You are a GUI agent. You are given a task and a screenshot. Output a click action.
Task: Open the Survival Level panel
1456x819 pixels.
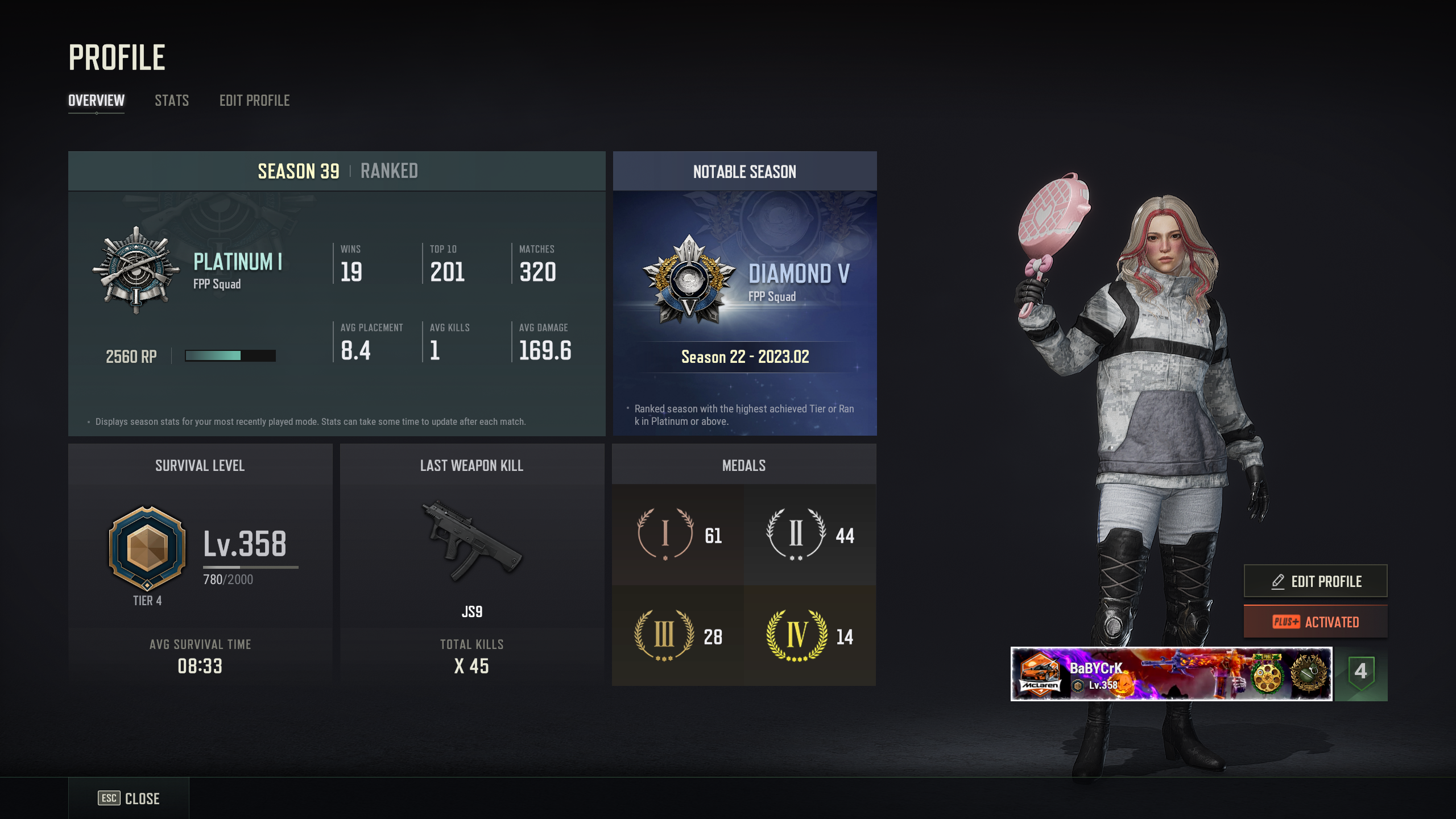pyautogui.click(x=200, y=564)
